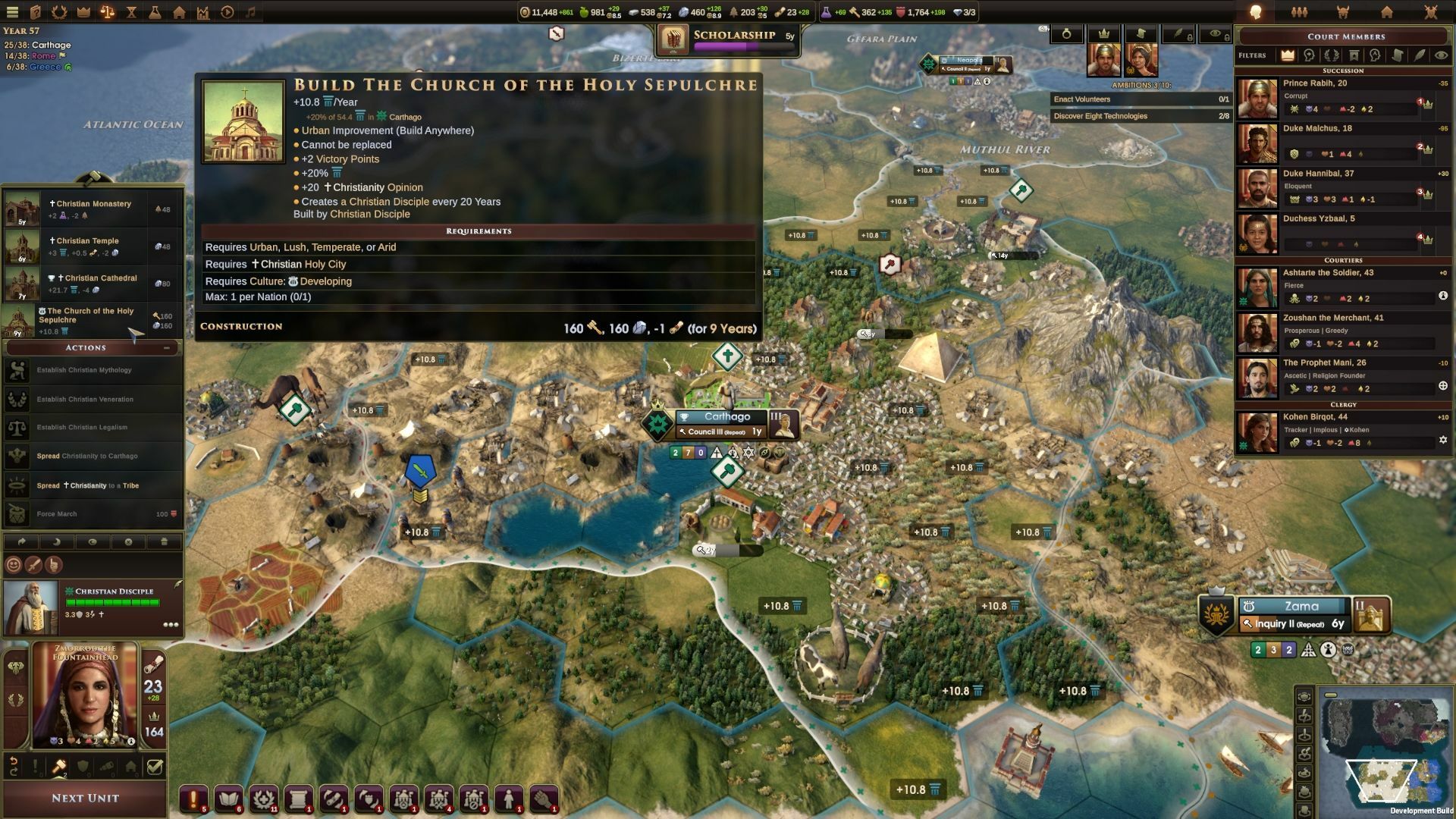Open the ambitions laurel wreath icon in bottom toolbar

coord(264,799)
